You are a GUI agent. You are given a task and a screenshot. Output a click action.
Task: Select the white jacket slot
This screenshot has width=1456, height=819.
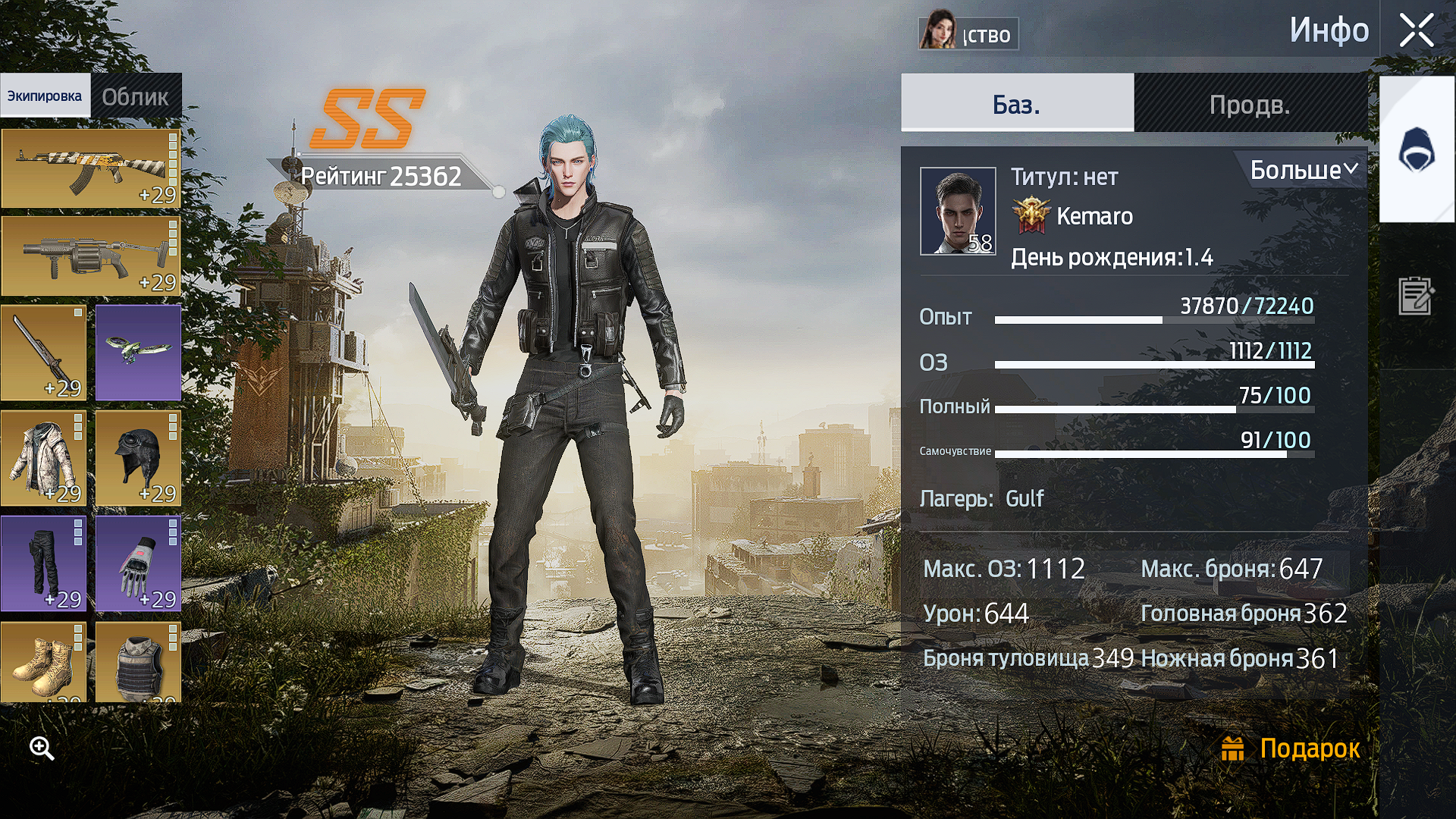pos(43,458)
